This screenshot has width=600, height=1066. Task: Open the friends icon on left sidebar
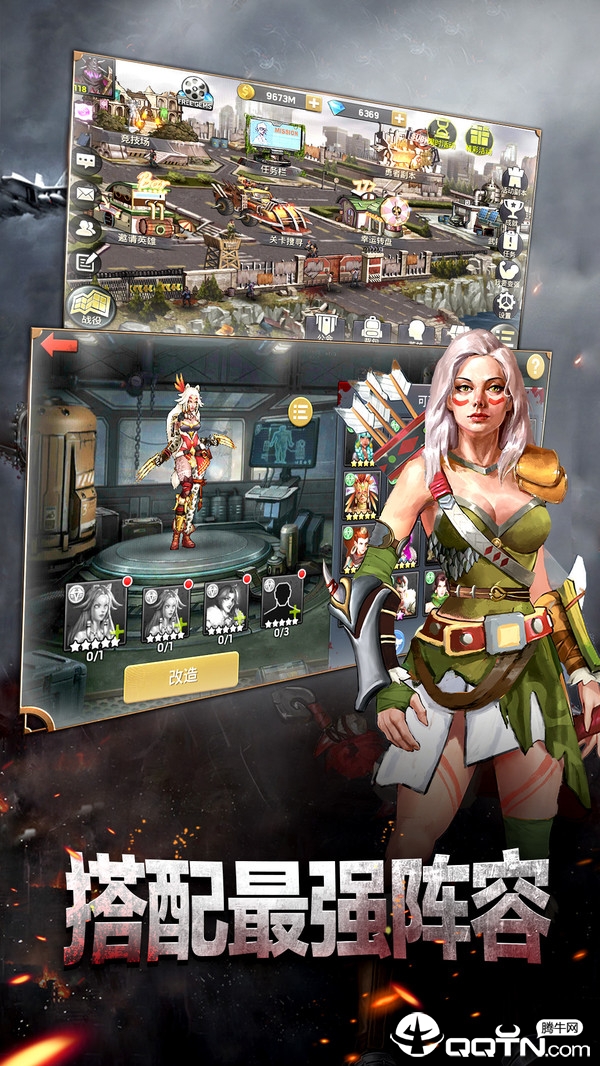[x=84, y=228]
